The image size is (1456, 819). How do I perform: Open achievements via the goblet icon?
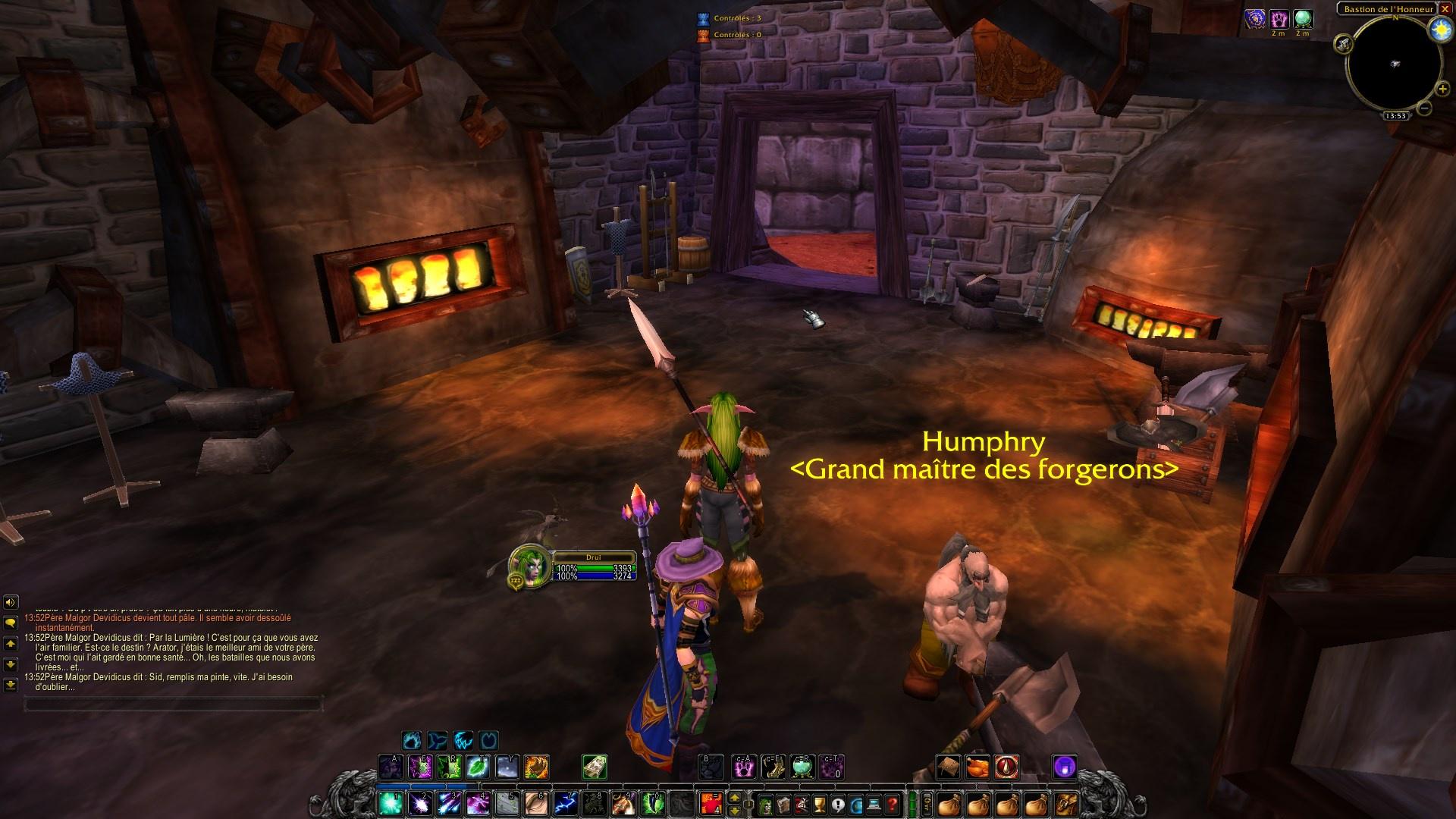pyautogui.click(x=819, y=806)
